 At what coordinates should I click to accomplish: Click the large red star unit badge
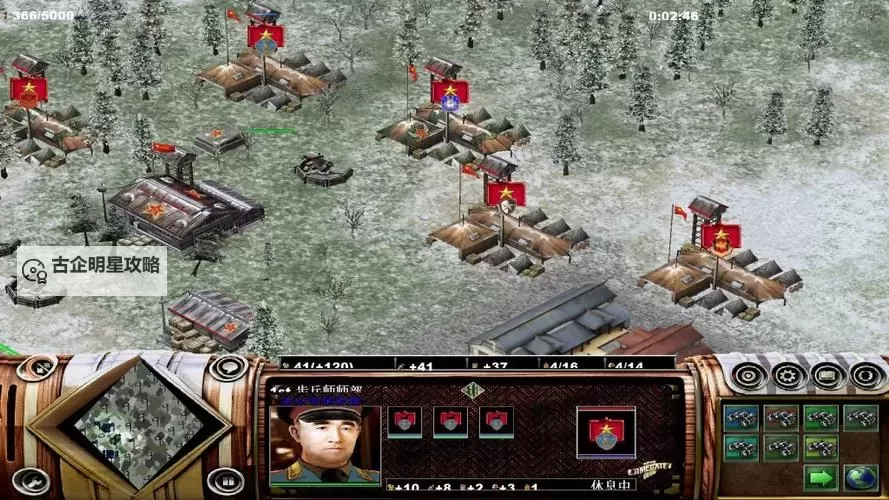coord(606,432)
